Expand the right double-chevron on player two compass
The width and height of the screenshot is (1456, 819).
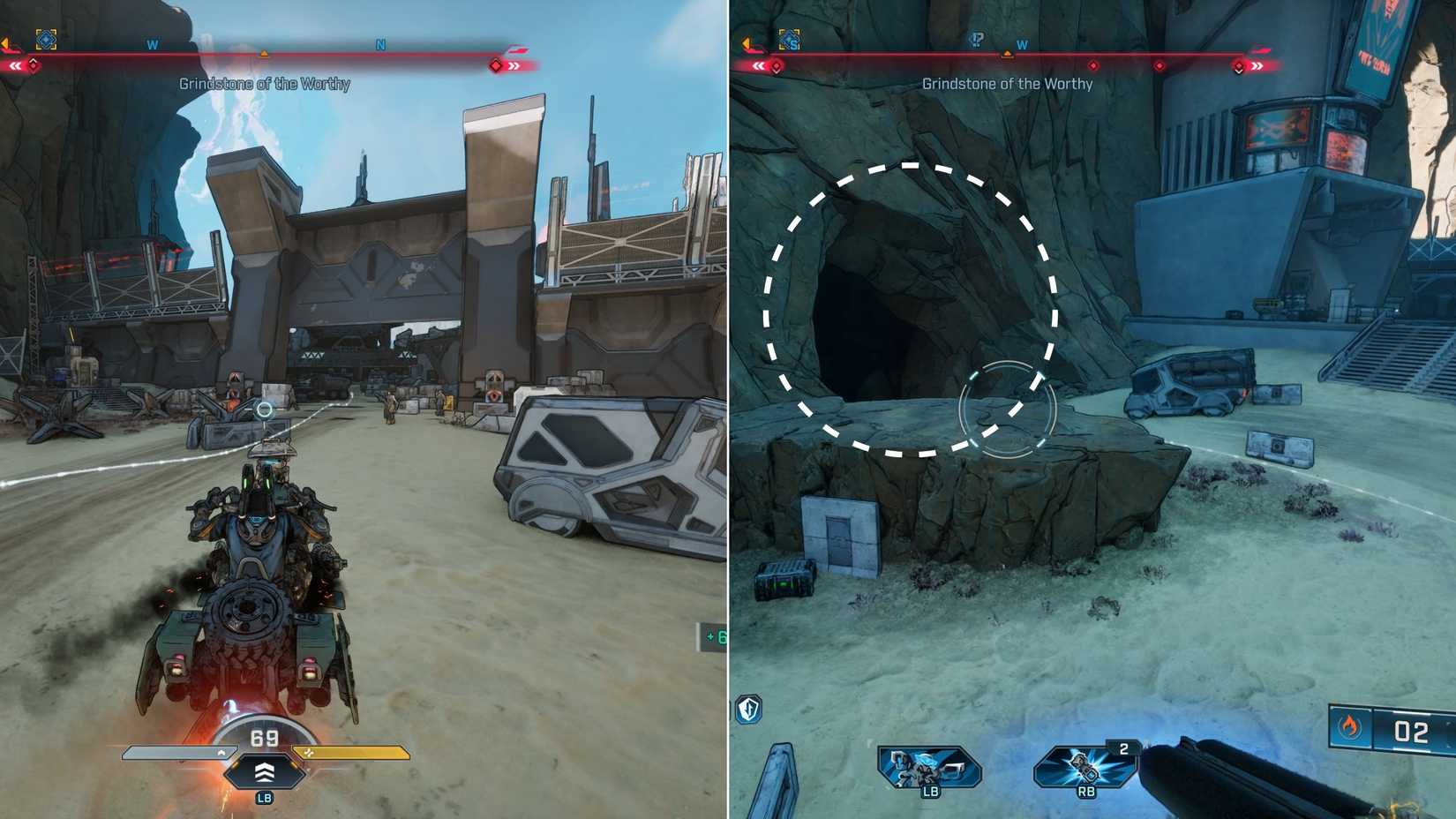(x=1257, y=65)
